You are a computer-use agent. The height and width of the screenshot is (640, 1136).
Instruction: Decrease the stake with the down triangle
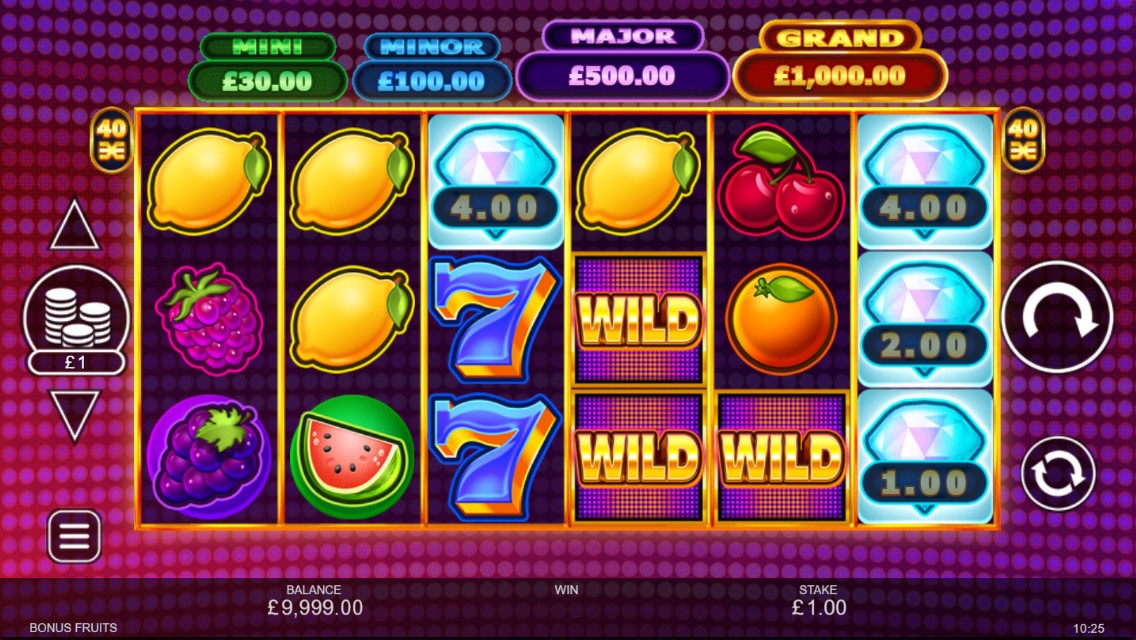click(x=75, y=412)
